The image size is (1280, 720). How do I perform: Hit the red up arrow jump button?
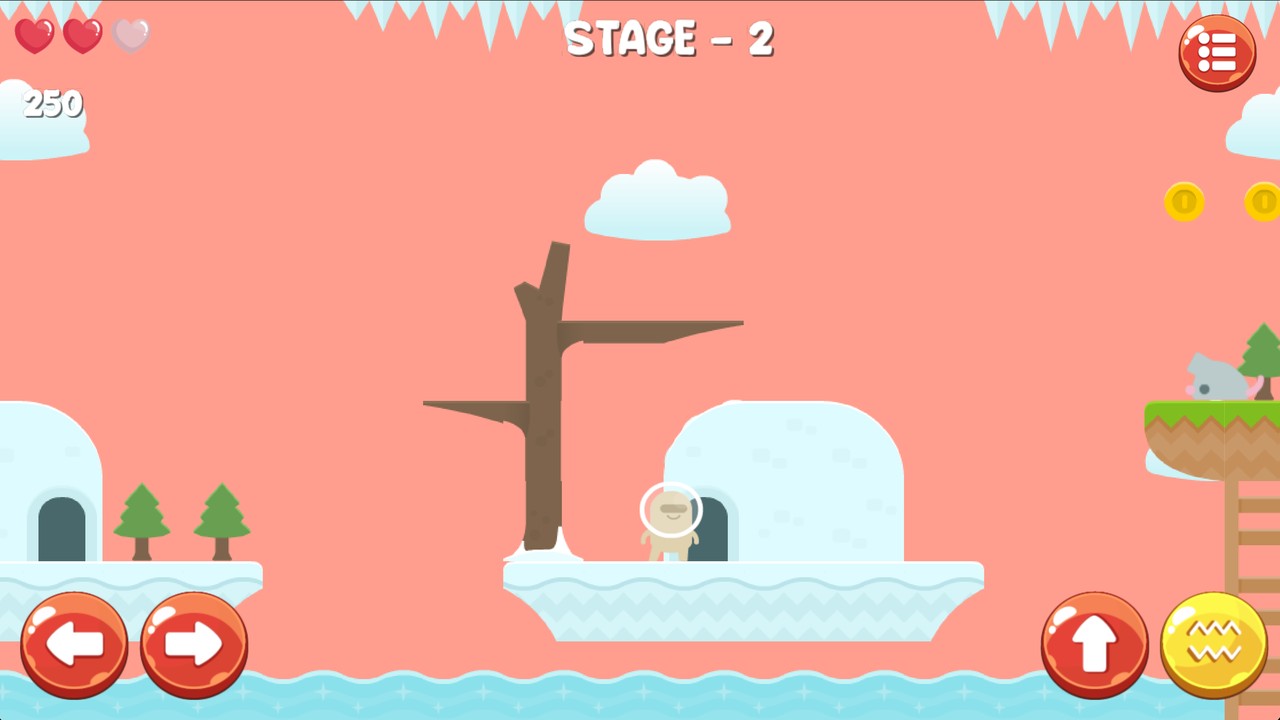1094,645
